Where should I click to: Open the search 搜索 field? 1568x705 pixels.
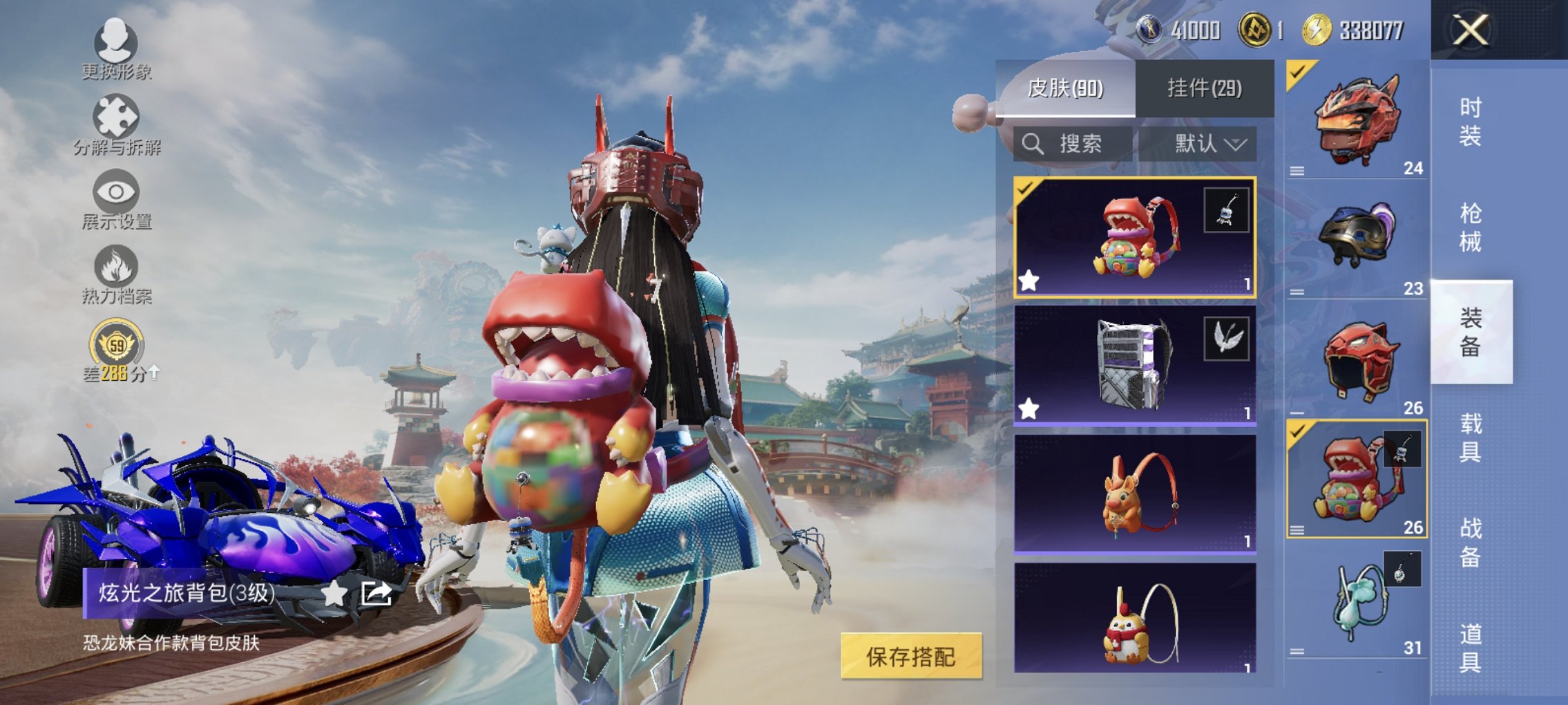[1074, 144]
